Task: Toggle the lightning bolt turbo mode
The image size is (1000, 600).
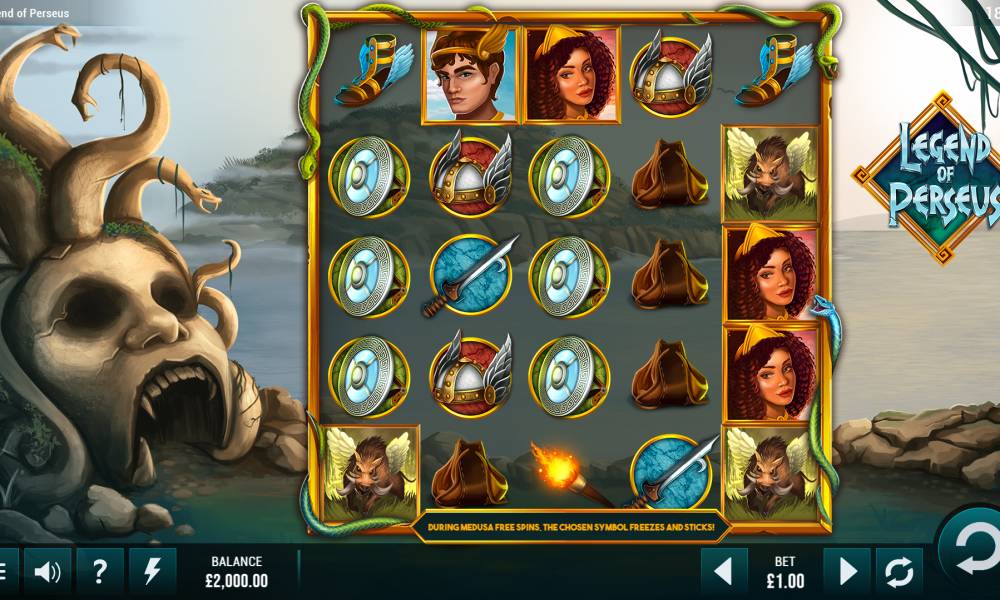Action: coord(152,571)
